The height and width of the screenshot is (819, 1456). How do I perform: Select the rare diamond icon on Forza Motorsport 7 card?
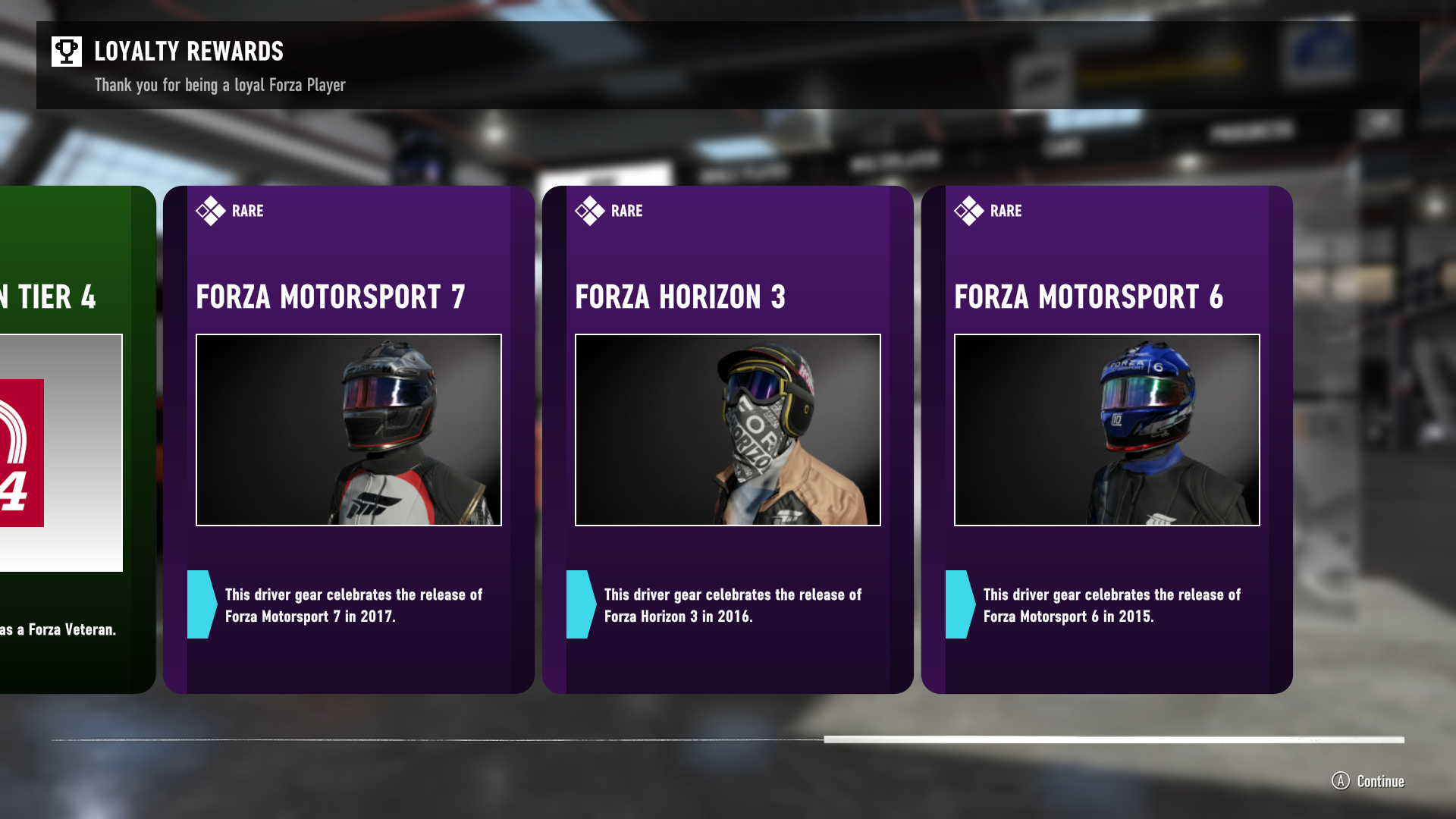coord(210,210)
